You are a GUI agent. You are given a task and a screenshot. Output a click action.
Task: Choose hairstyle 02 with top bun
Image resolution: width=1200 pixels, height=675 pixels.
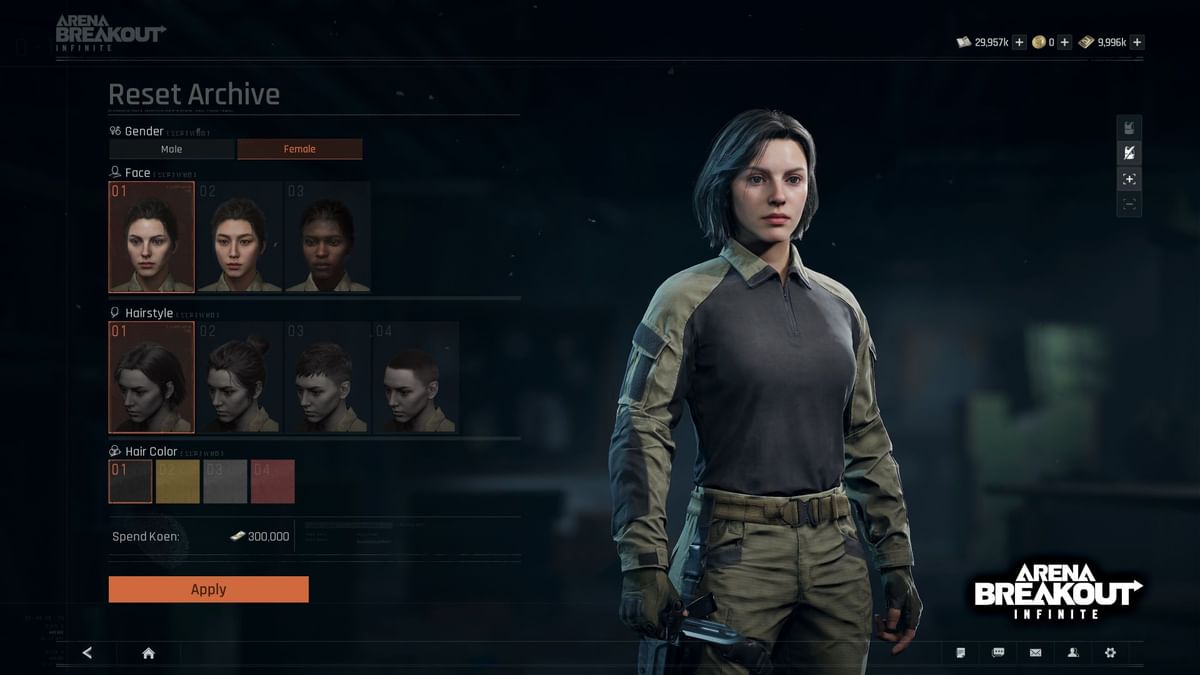click(x=239, y=377)
